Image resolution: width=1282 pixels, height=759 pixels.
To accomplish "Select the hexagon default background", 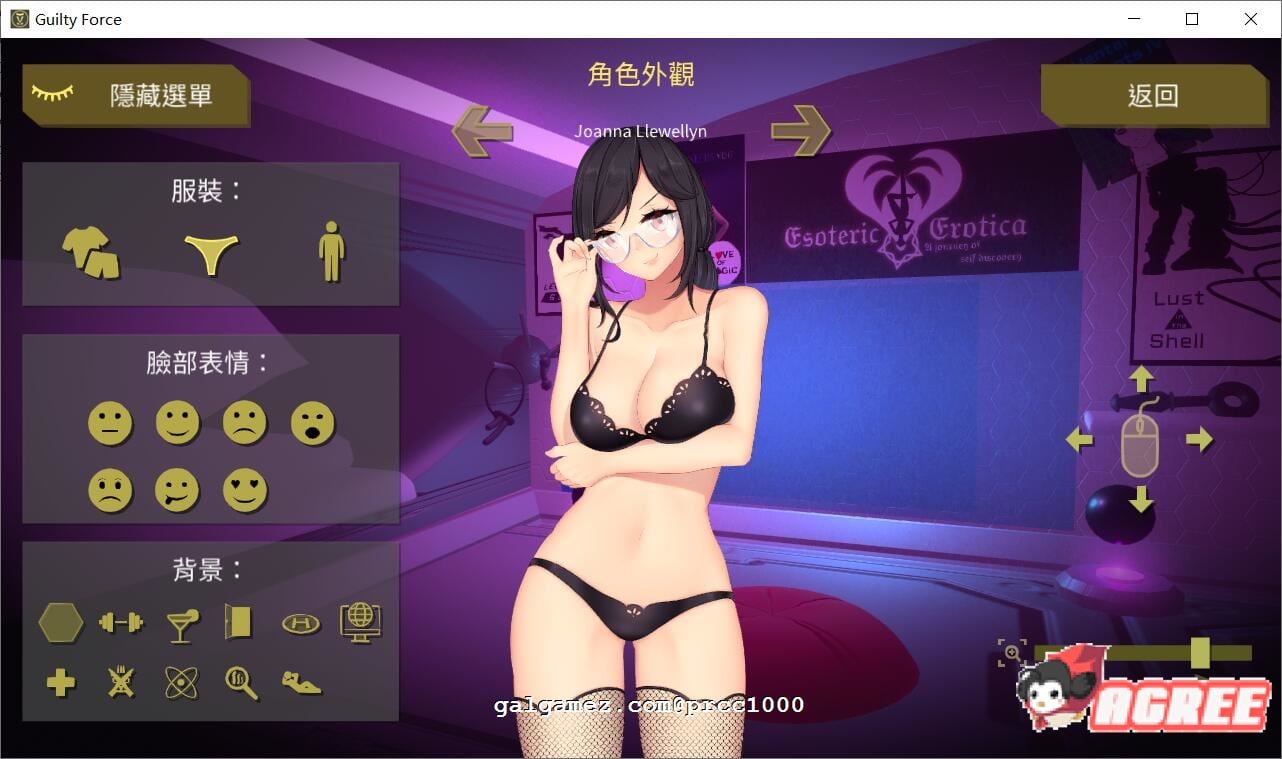I will pos(61,621).
